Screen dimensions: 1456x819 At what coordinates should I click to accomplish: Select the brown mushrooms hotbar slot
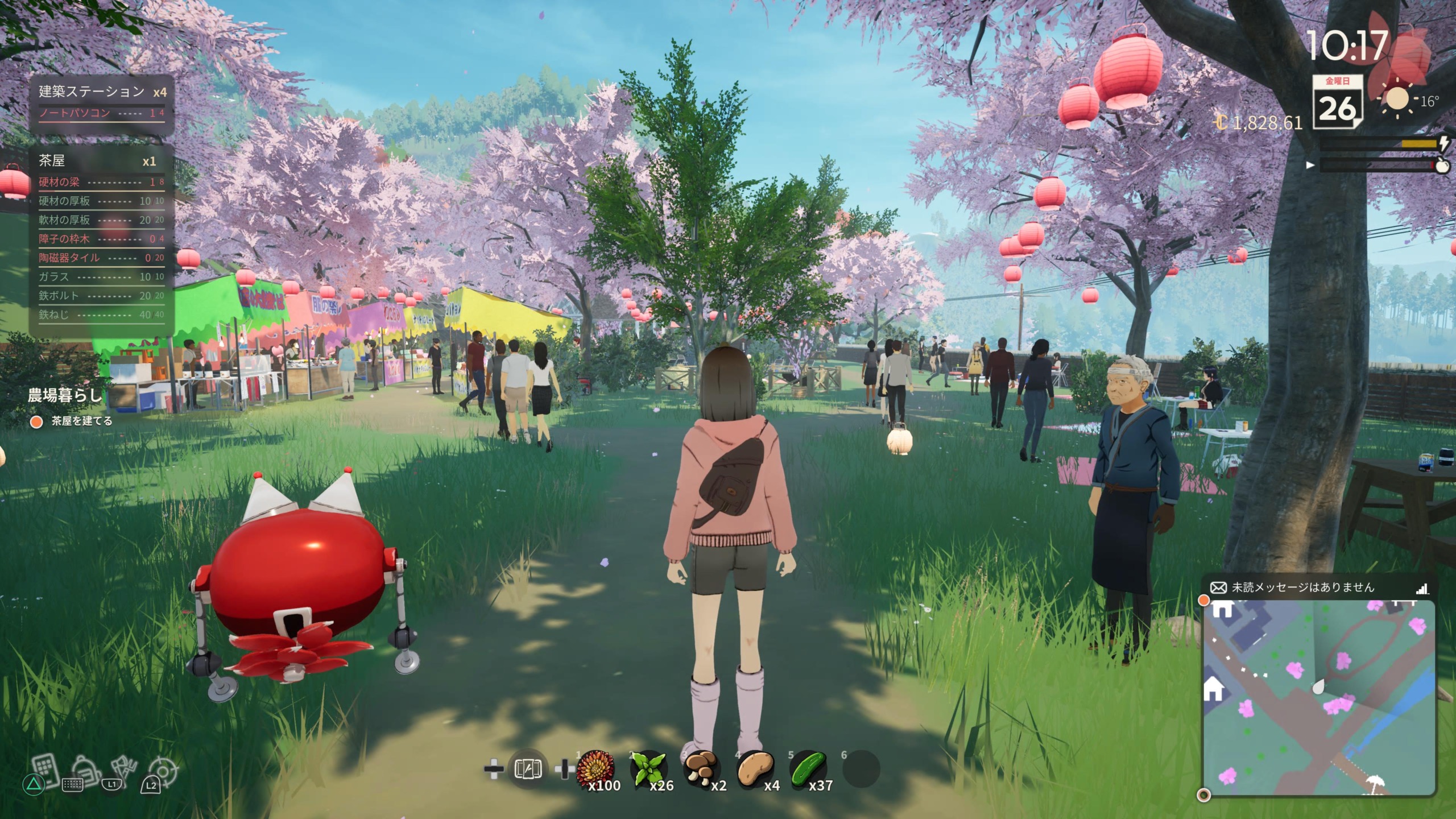pos(701,770)
